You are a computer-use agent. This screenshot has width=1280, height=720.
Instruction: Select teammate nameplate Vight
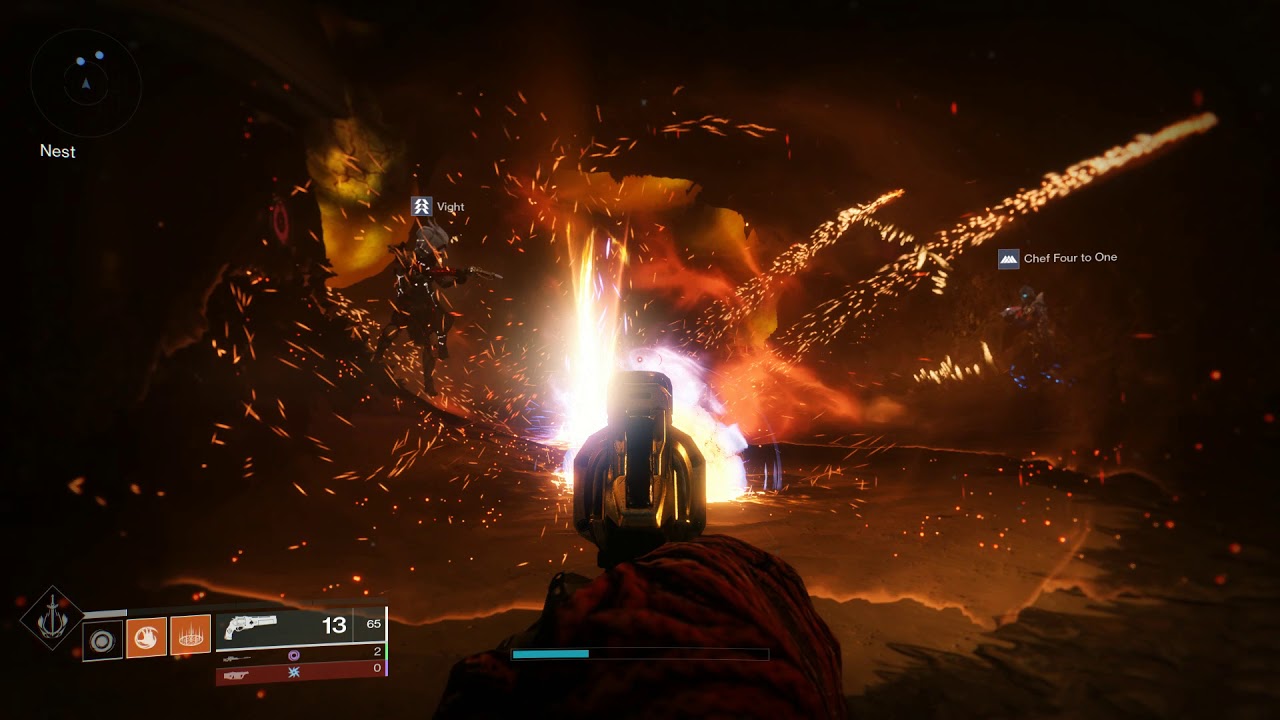tap(439, 207)
